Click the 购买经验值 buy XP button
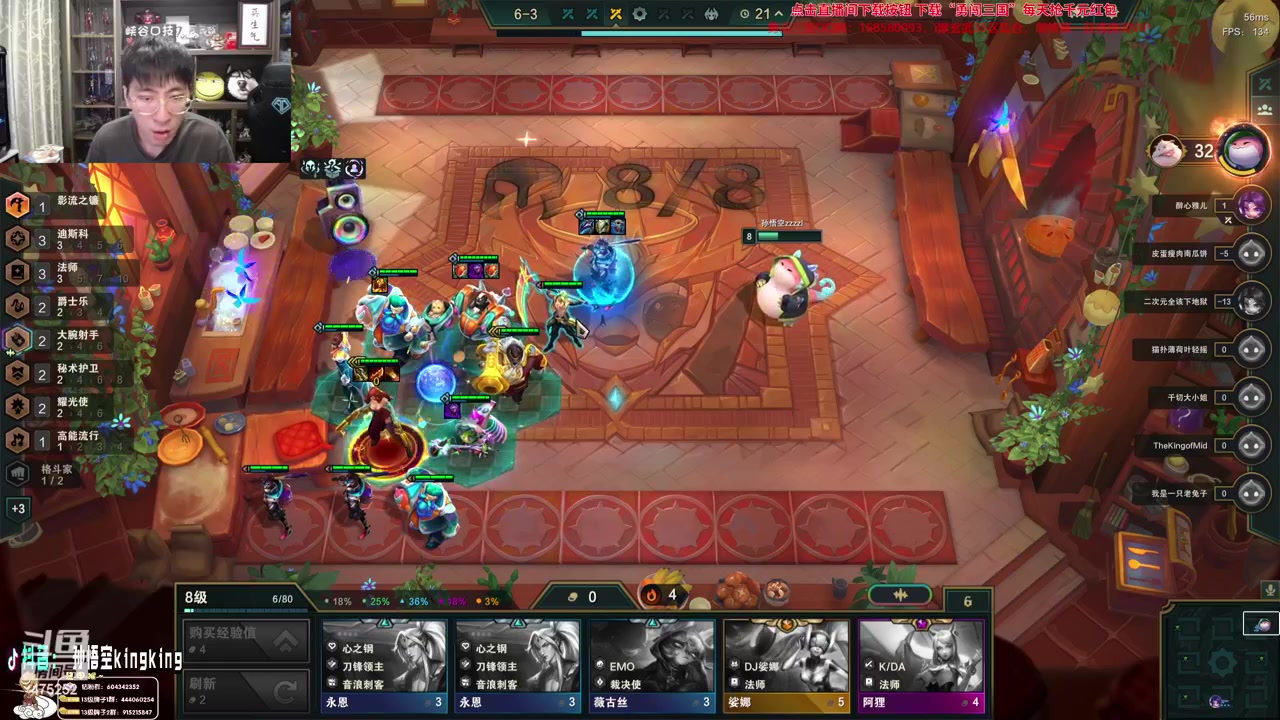The height and width of the screenshot is (720, 1280). (243, 640)
